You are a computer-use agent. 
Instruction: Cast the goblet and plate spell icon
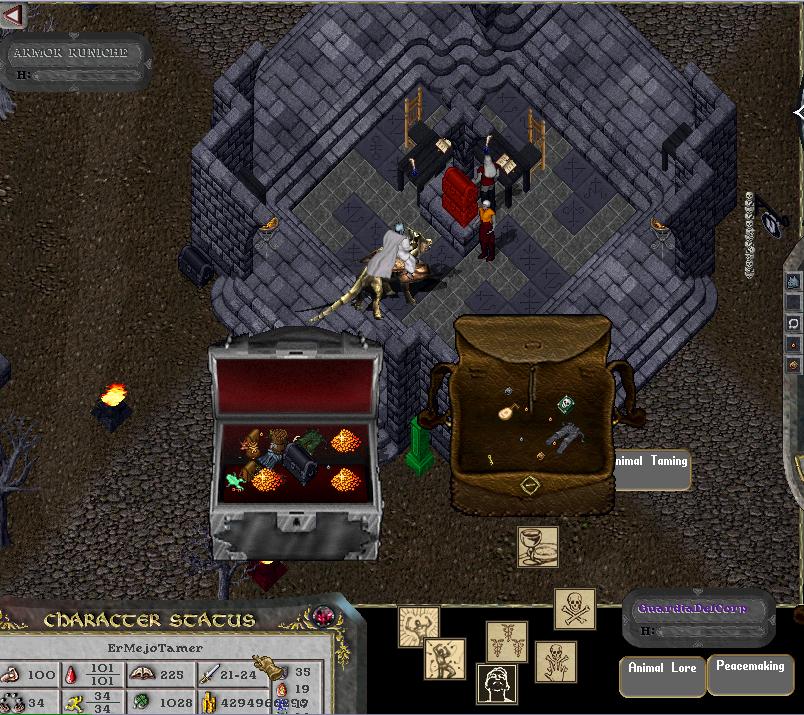point(538,547)
